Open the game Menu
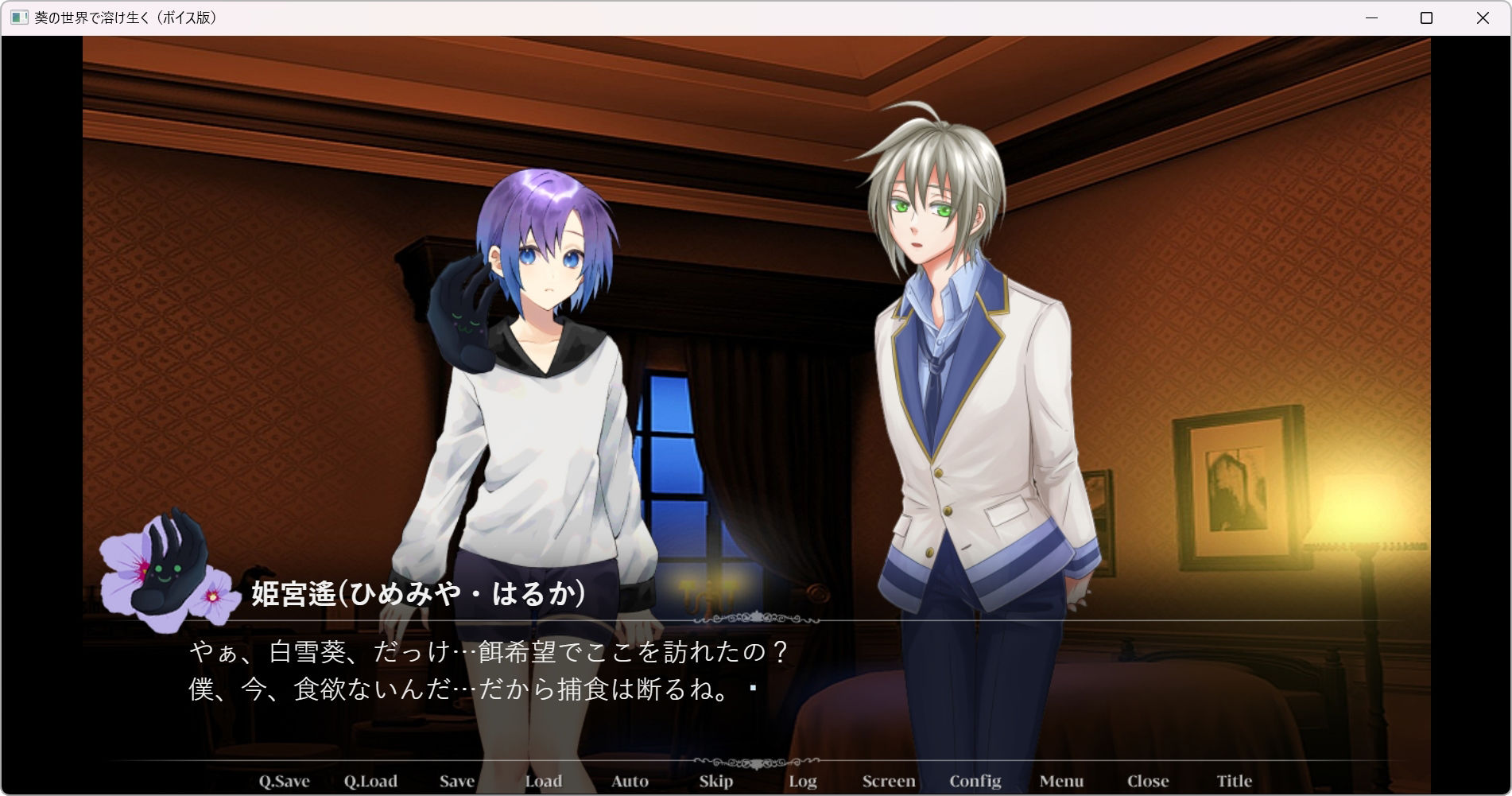Screen dimensions: 1512x796 tap(1061, 781)
